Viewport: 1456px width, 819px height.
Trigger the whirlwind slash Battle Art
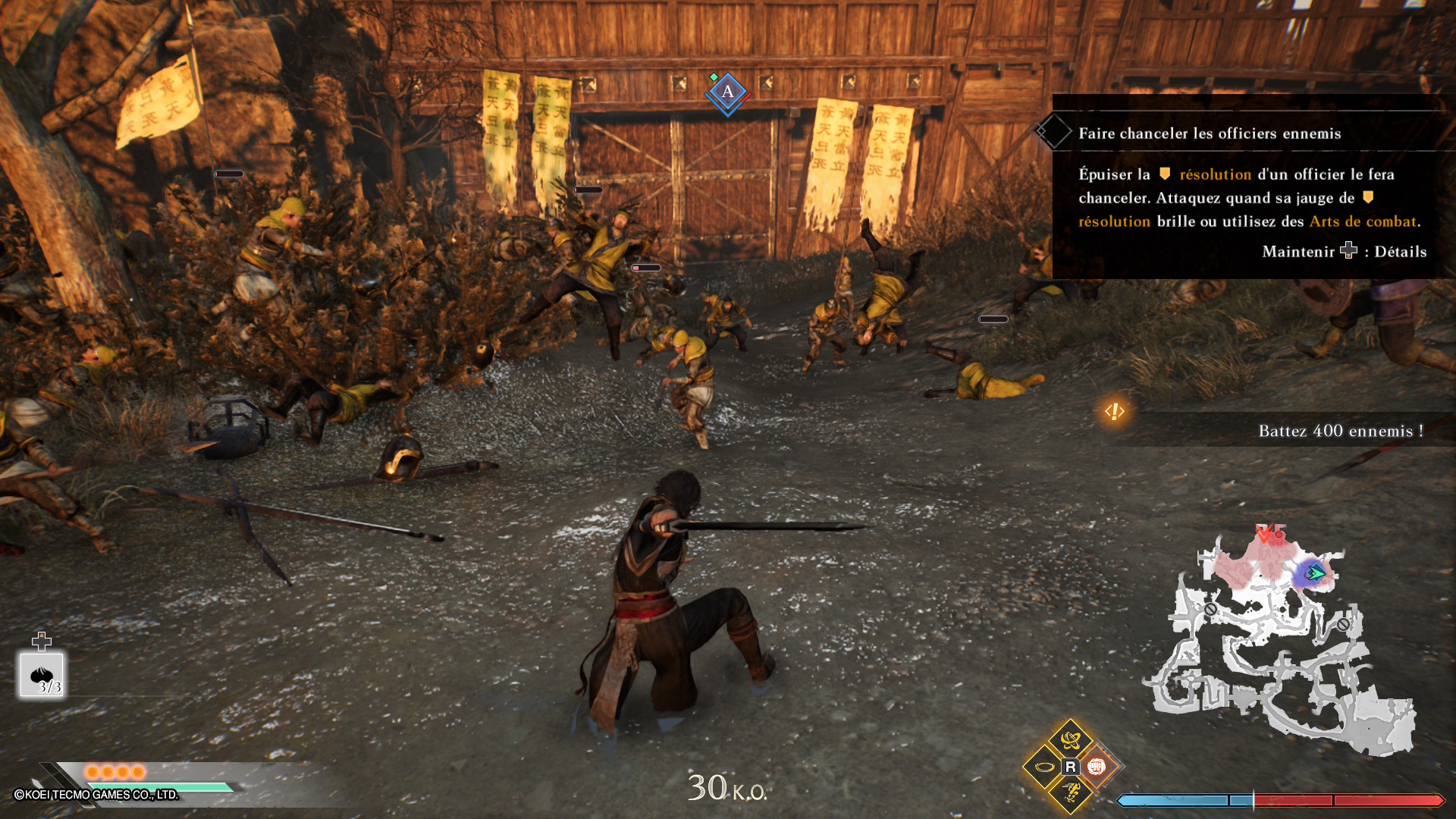1070,739
